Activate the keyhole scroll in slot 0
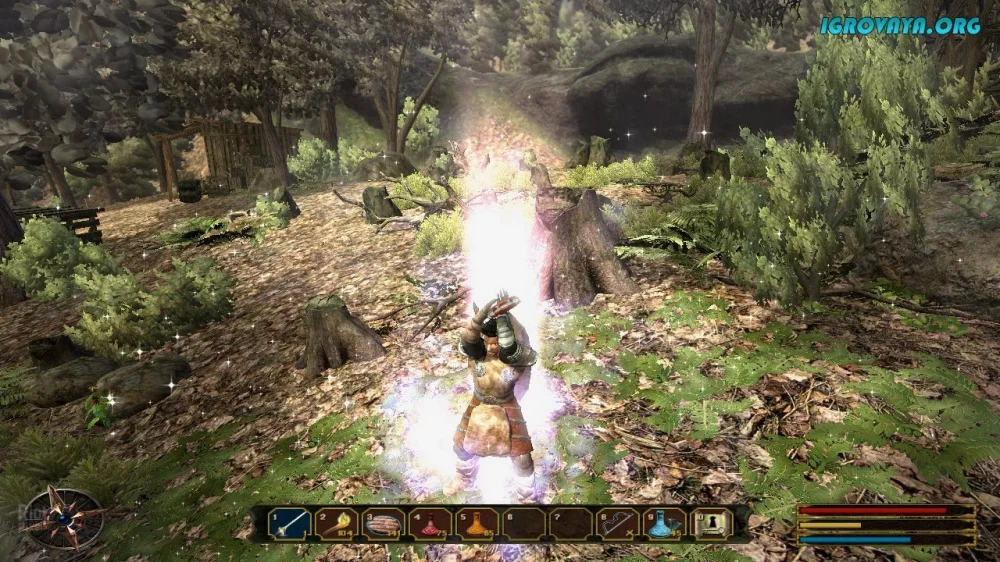Viewport: 1000px width, 562px height. pyautogui.click(x=712, y=523)
